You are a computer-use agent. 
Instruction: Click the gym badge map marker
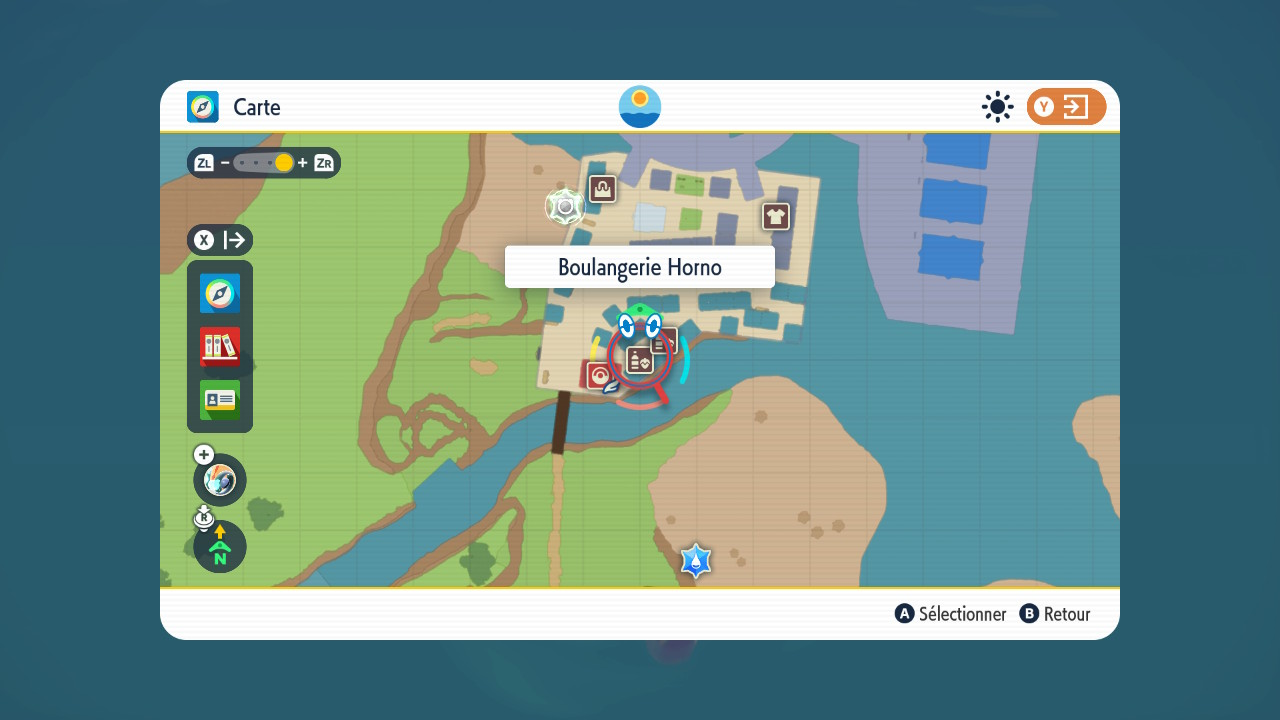(565, 207)
